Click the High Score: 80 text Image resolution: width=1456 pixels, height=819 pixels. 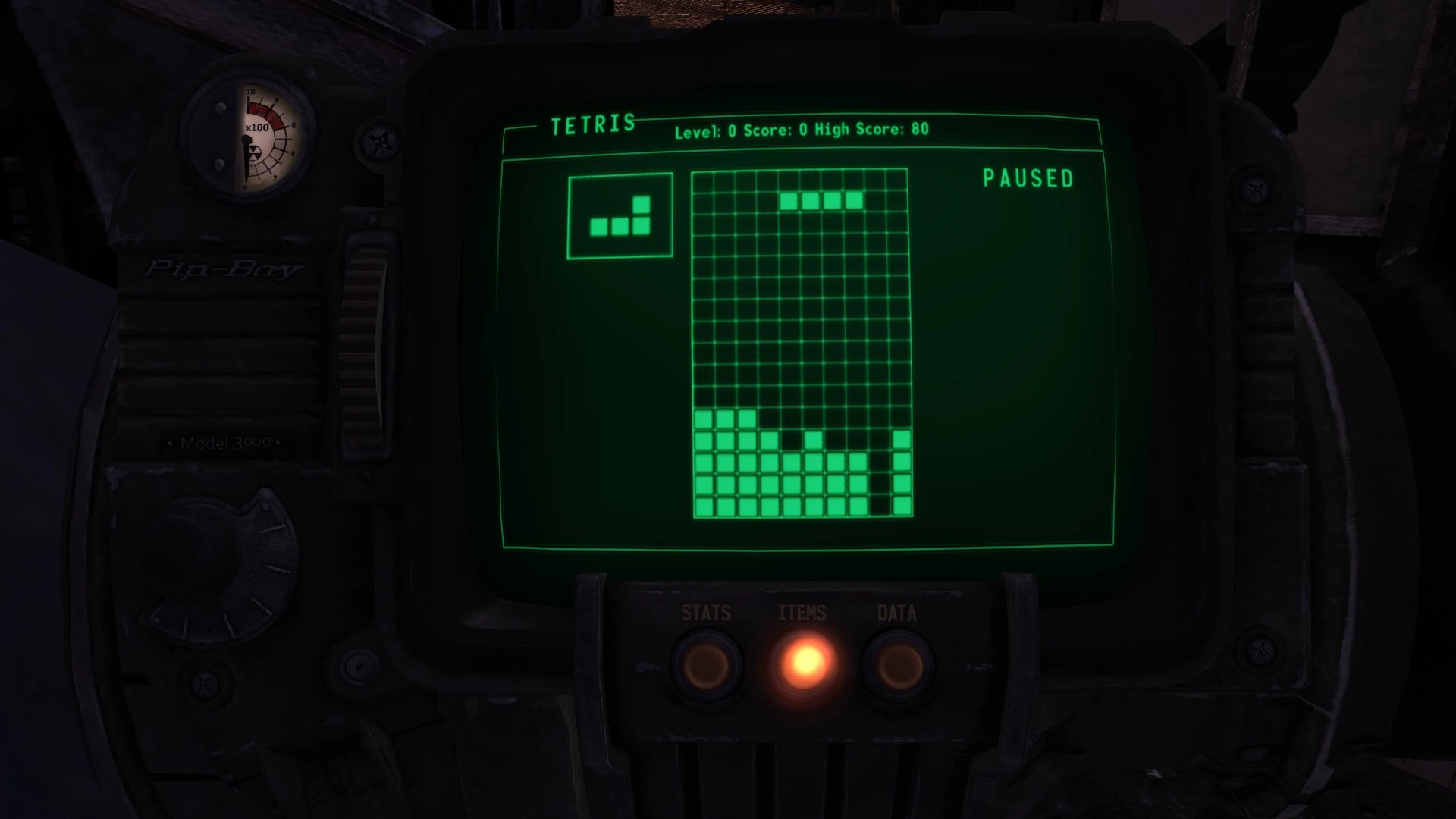pos(877,130)
